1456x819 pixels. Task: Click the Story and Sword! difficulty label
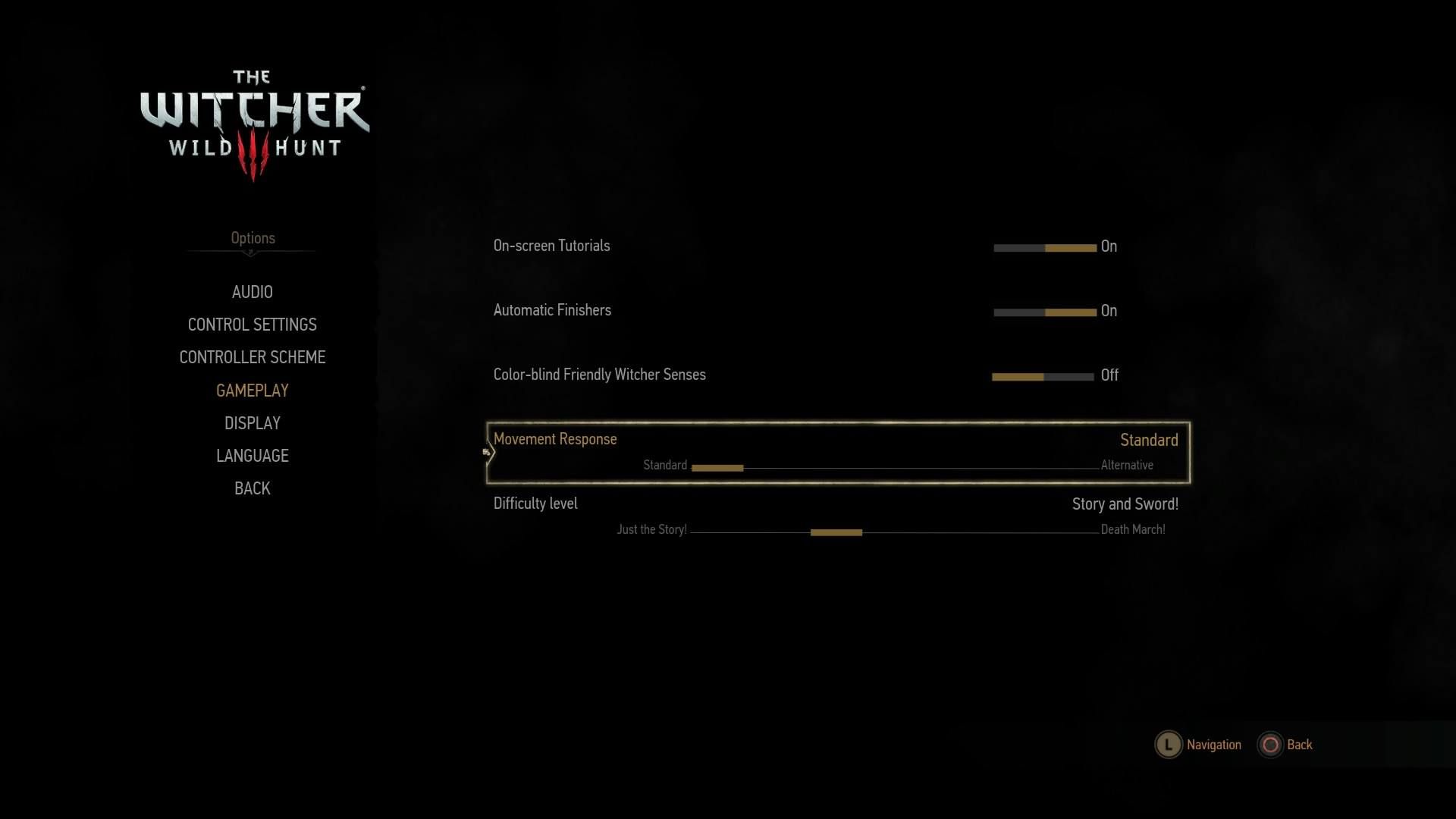coord(1125,503)
